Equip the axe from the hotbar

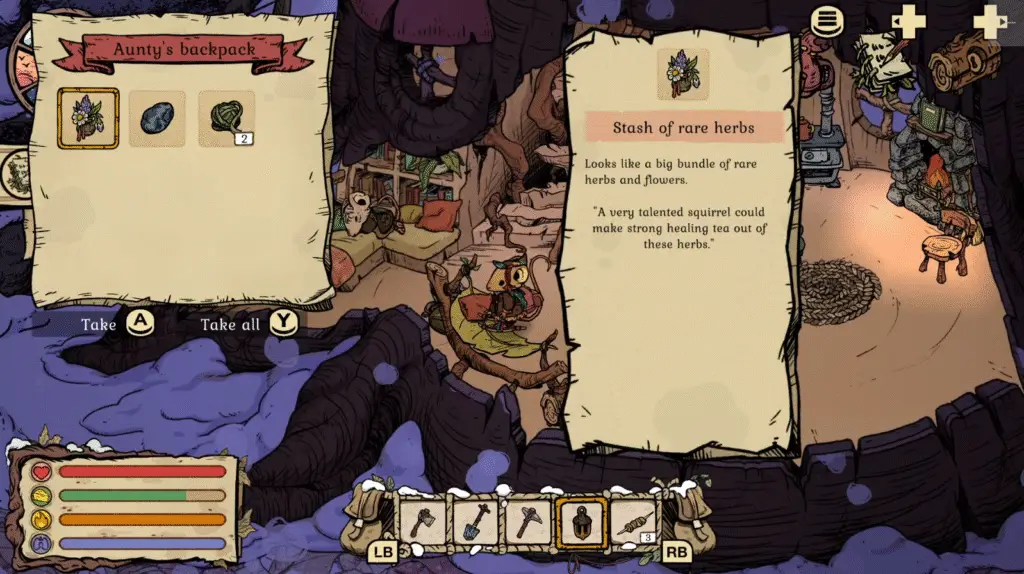coord(422,522)
